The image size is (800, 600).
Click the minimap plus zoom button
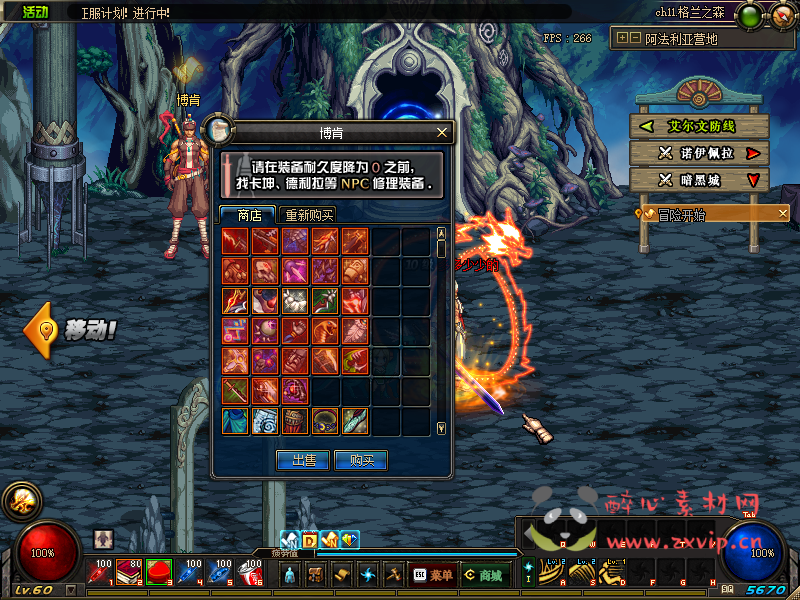[622, 38]
